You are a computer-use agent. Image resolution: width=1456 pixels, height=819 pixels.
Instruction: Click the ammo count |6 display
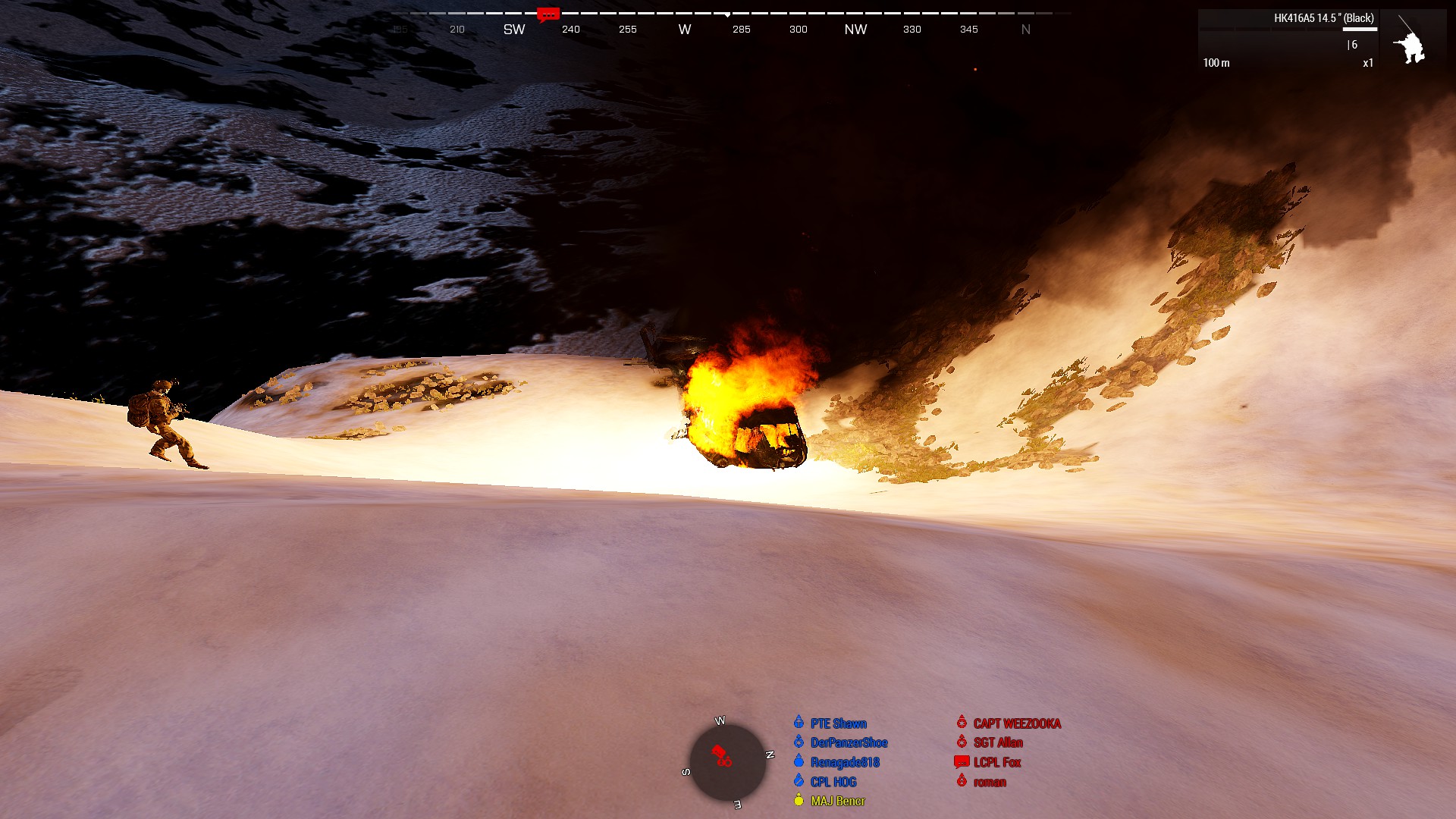point(1352,44)
